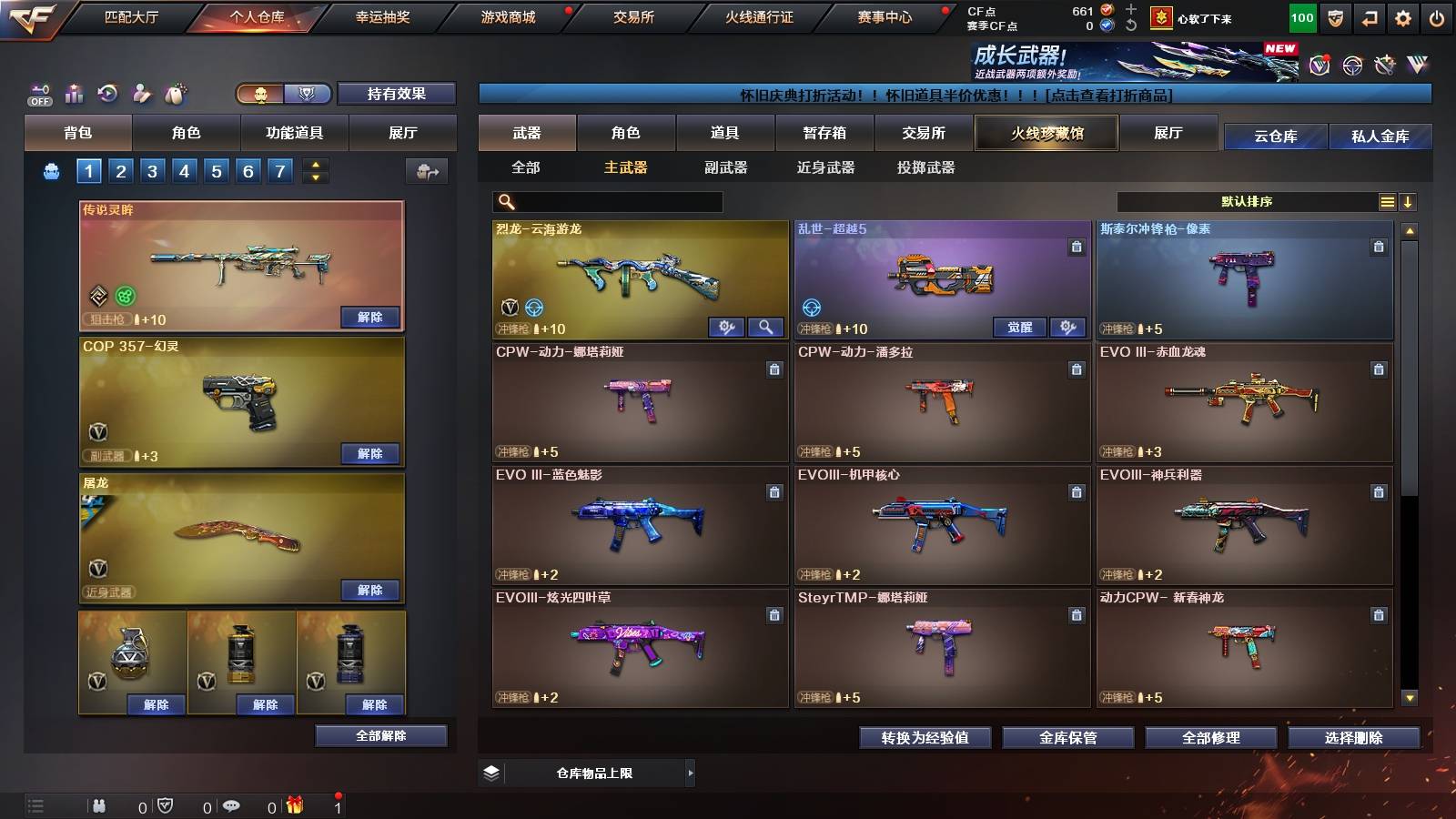Click the 全部解除 button
1456x819 pixels.
coord(380,735)
